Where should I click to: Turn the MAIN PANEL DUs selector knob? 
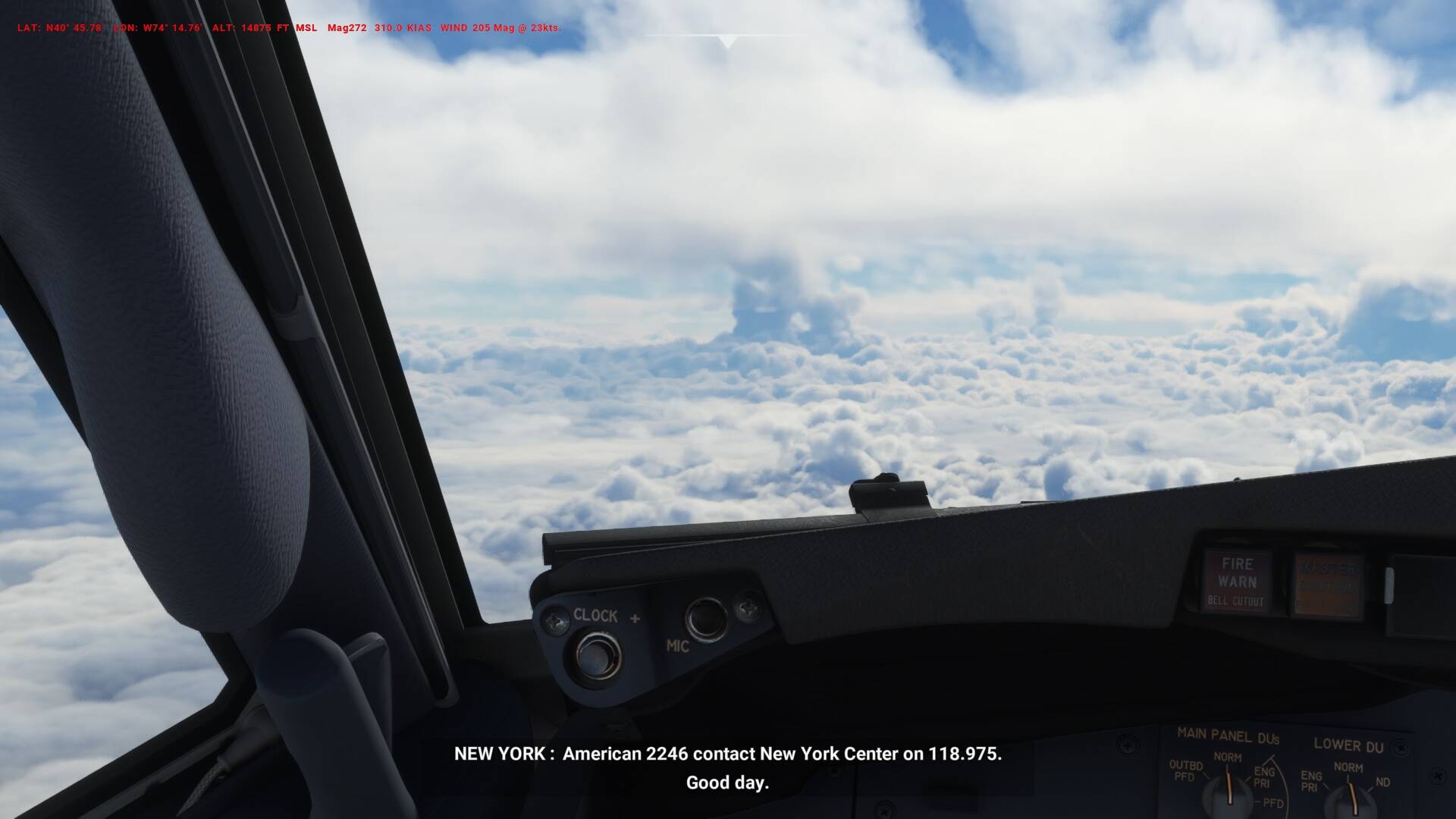[1225, 793]
